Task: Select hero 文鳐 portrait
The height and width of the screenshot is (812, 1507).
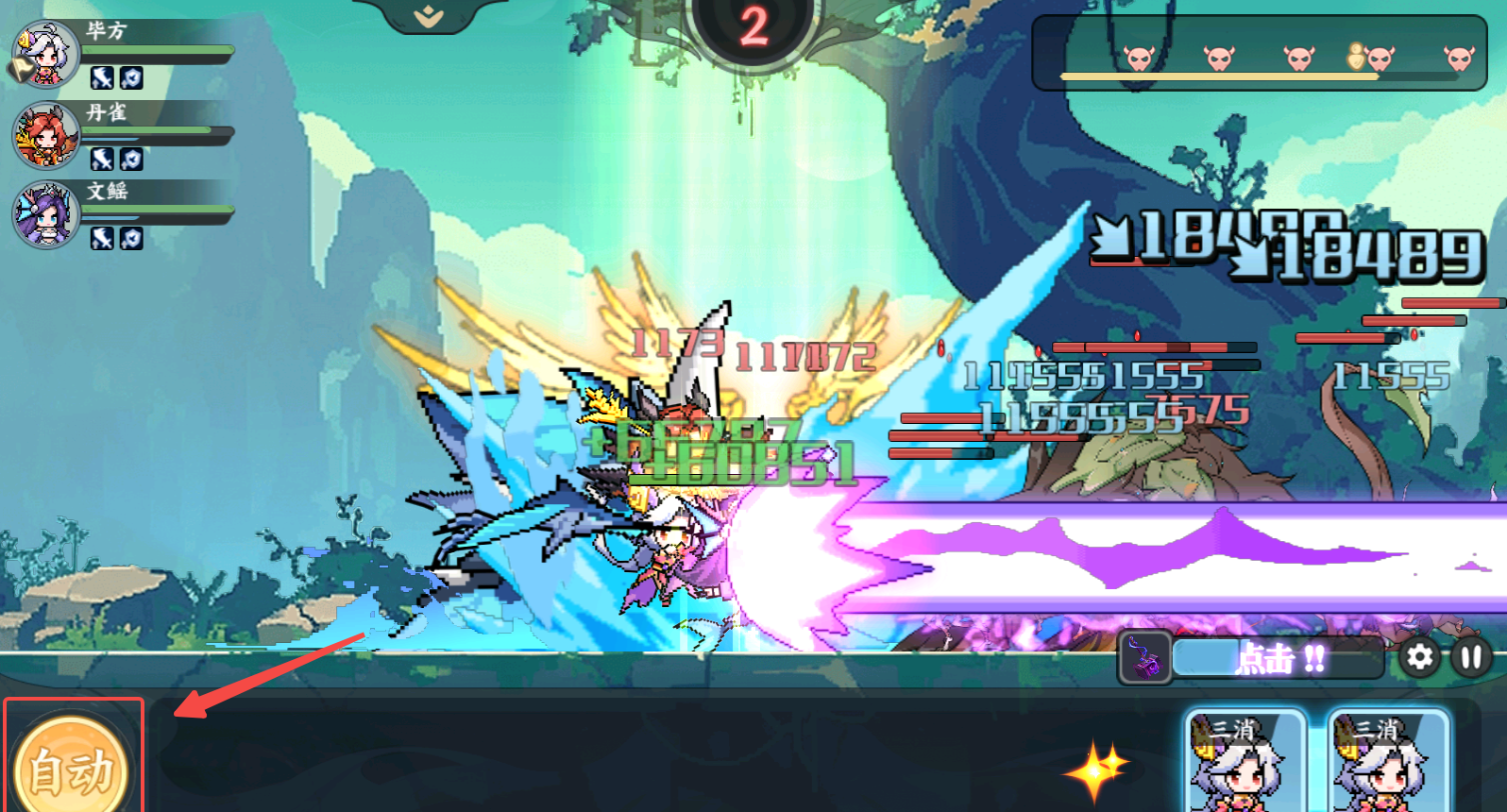Action: tap(46, 214)
